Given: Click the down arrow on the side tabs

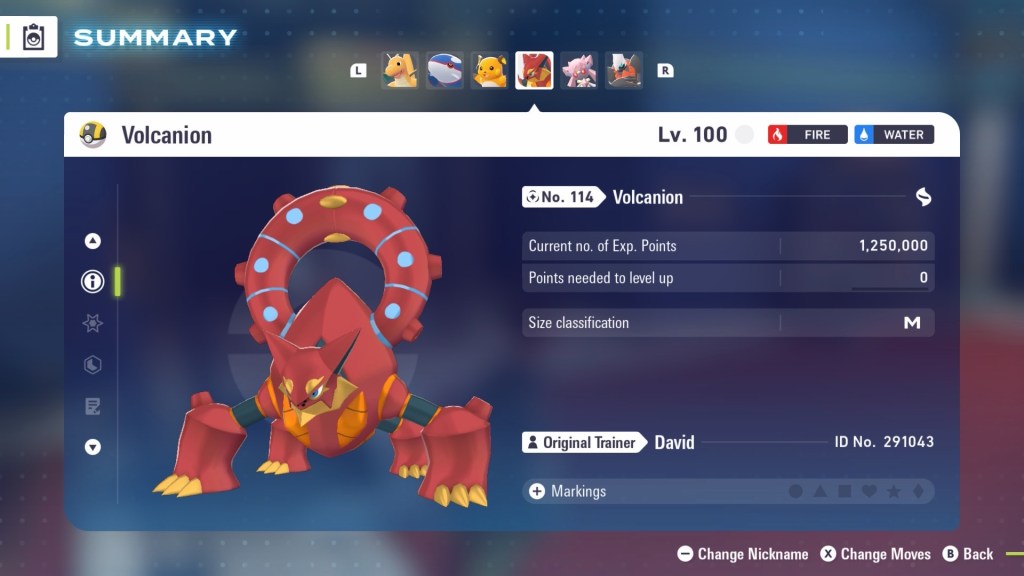Looking at the screenshot, I should coord(93,447).
